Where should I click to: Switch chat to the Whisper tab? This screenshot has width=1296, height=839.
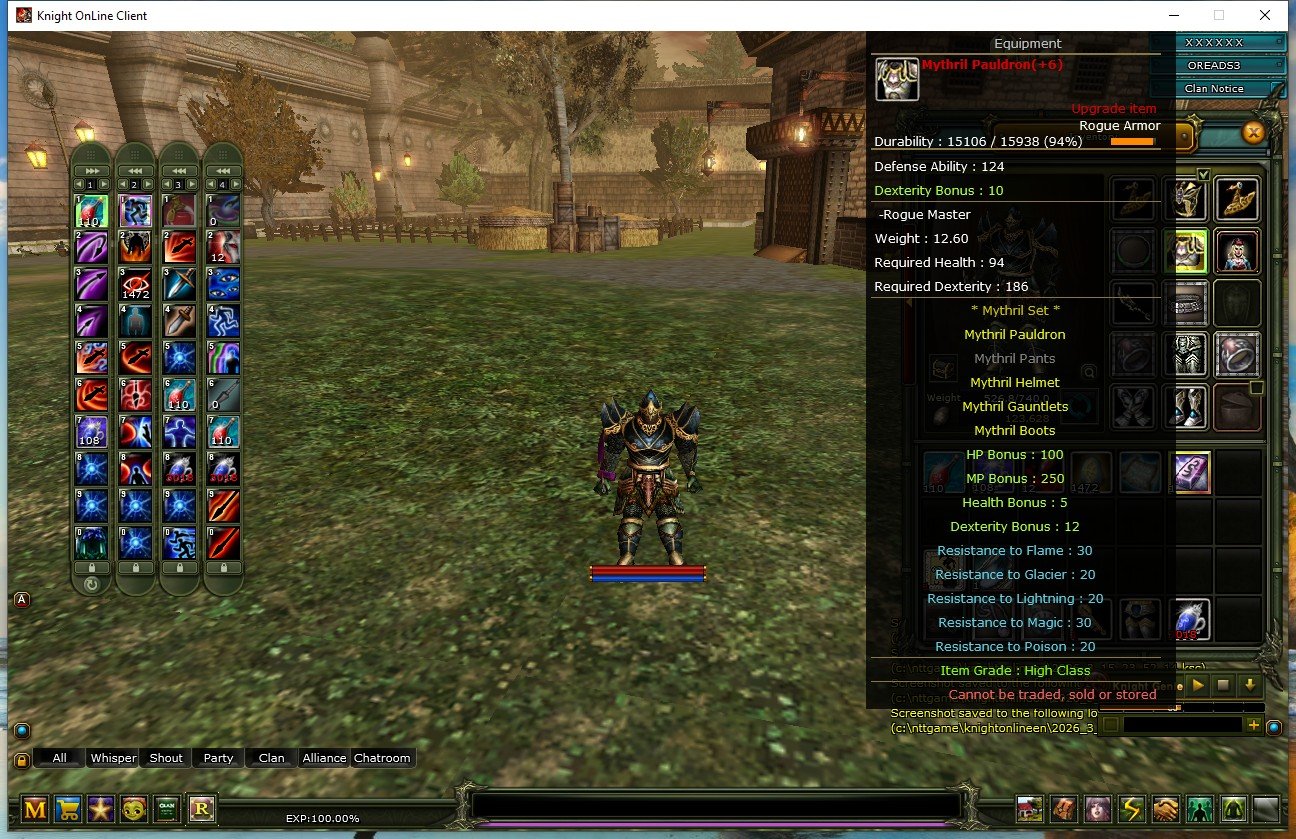[x=113, y=758]
